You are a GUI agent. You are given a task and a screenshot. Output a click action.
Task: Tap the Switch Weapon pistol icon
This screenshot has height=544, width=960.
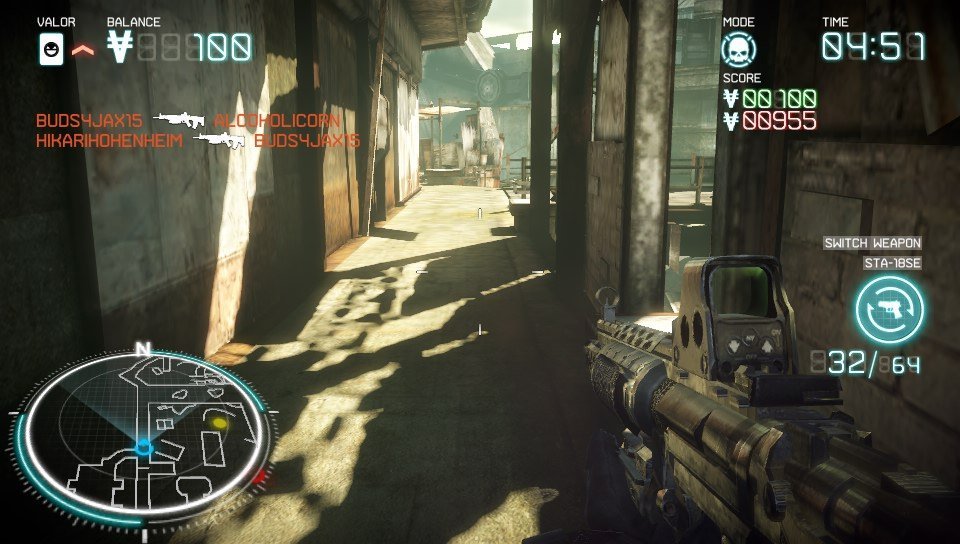tap(889, 309)
